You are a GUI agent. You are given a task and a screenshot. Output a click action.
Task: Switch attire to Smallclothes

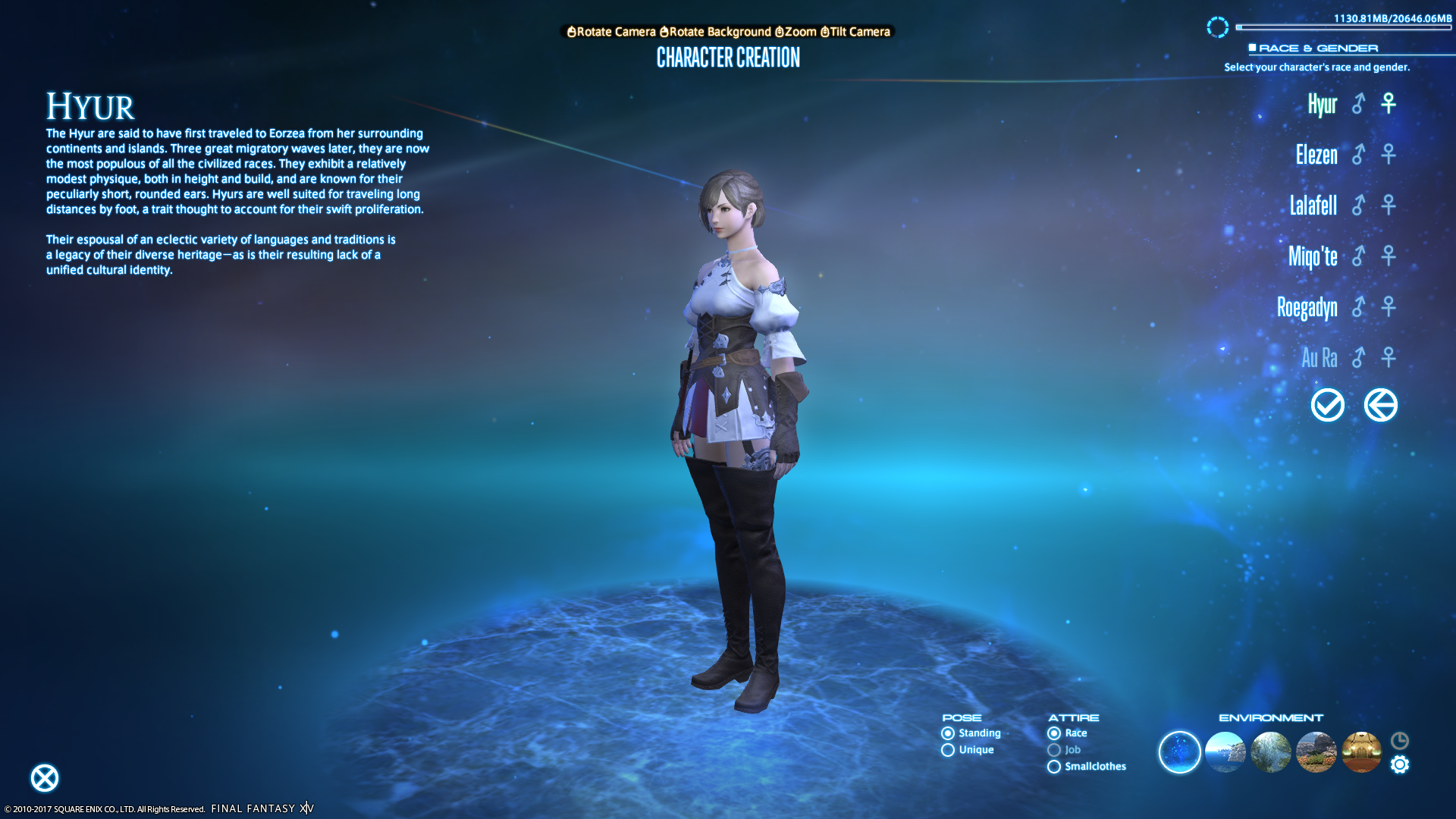(x=1054, y=767)
